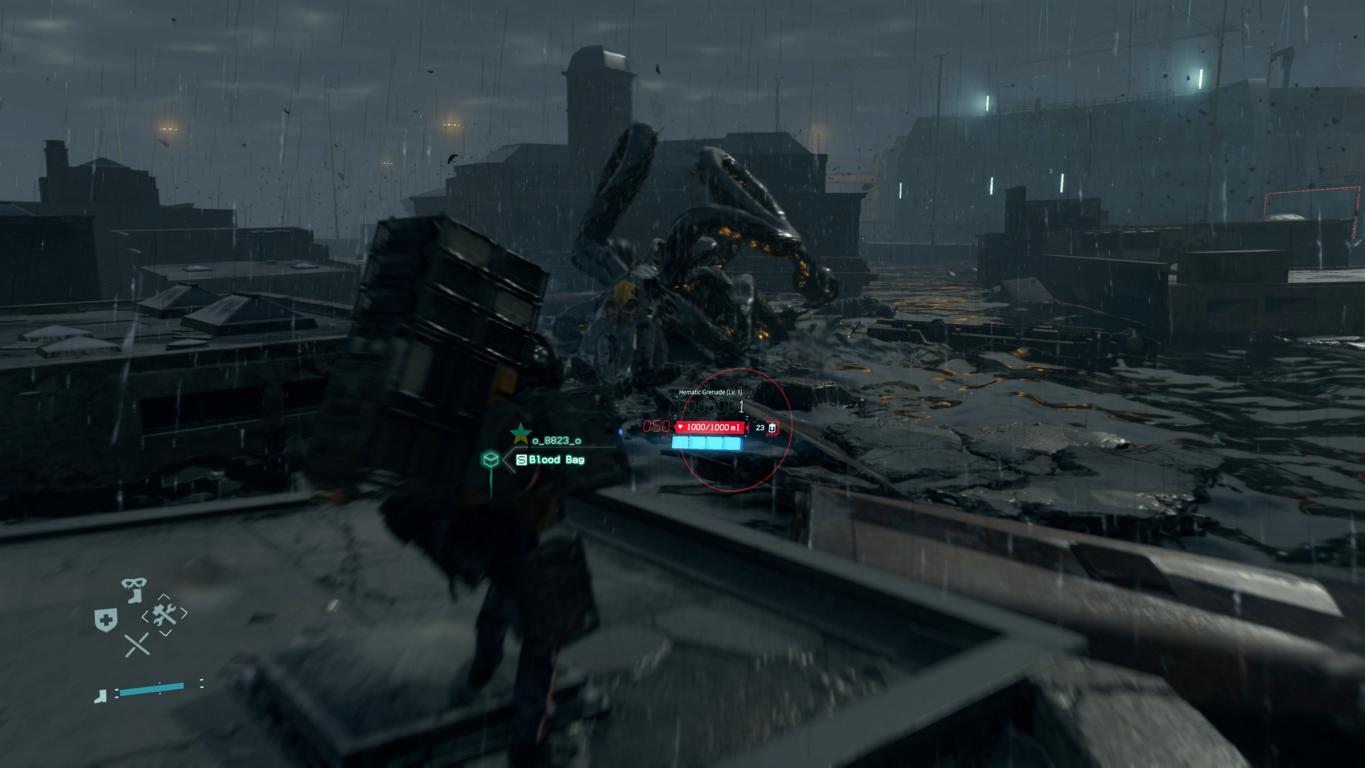Select the wrench and hammer tools slot
Screen dimensions: 1365x768
point(164,614)
